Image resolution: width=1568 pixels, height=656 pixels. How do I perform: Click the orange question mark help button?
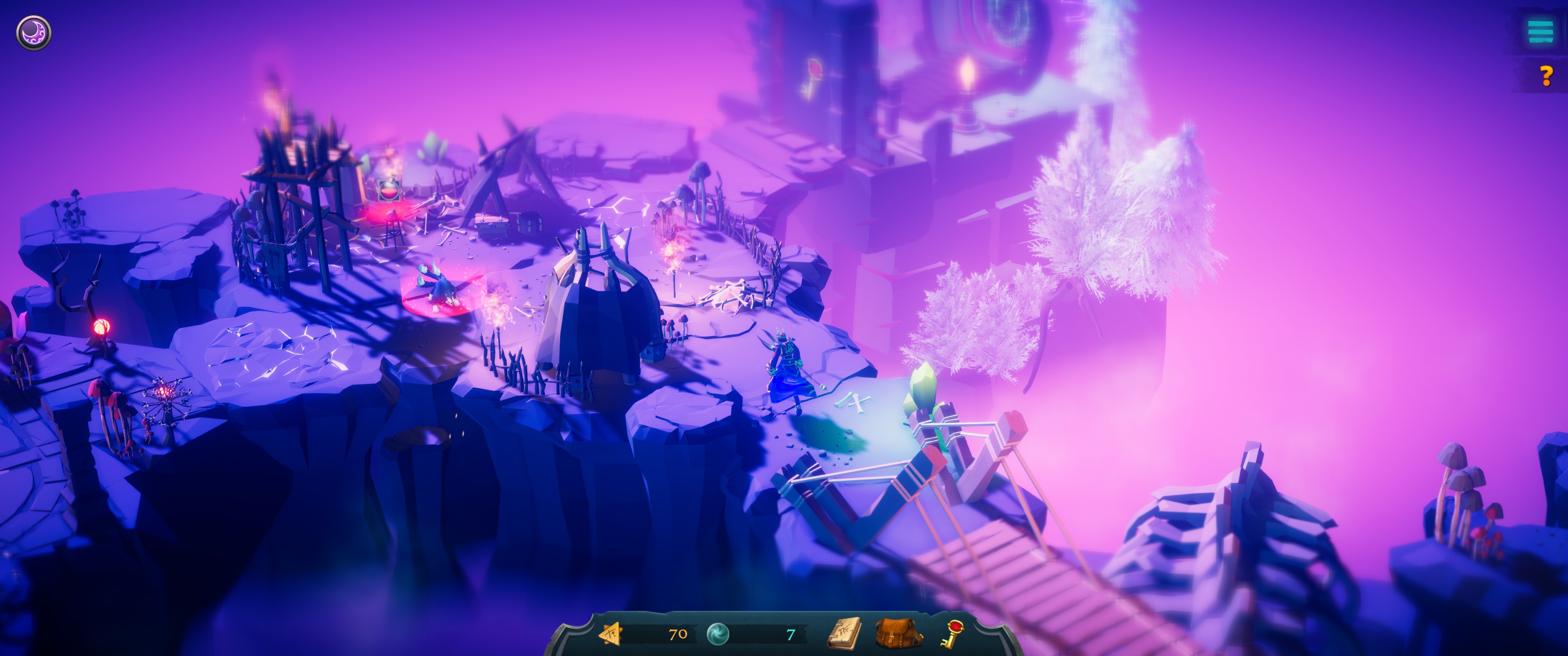pyautogui.click(x=1545, y=76)
